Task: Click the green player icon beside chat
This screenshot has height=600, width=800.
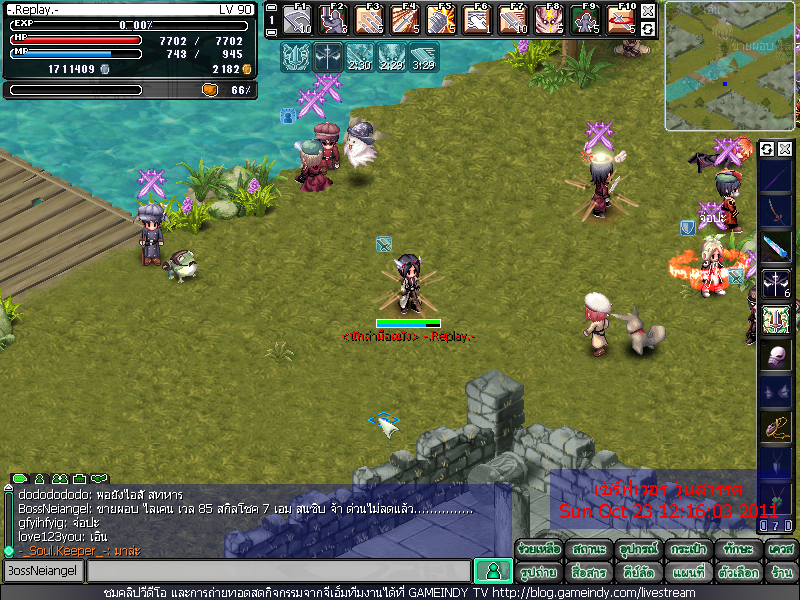Action: [491, 571]
